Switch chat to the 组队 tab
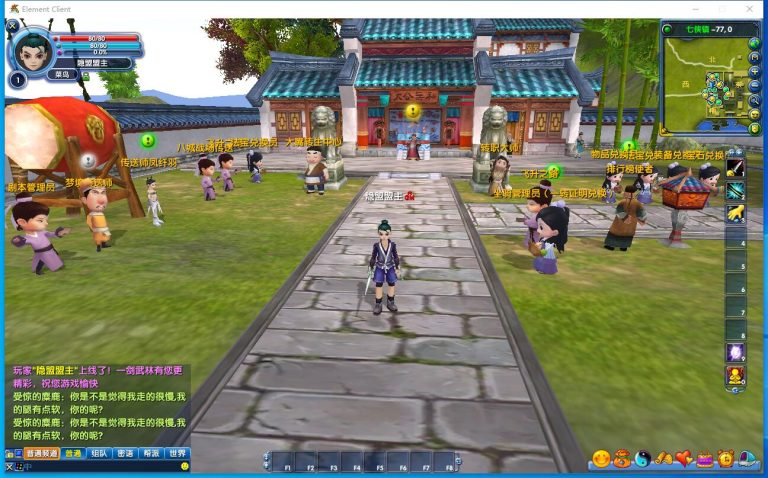The width and height of the screenshot is (768, 478). 99,453
